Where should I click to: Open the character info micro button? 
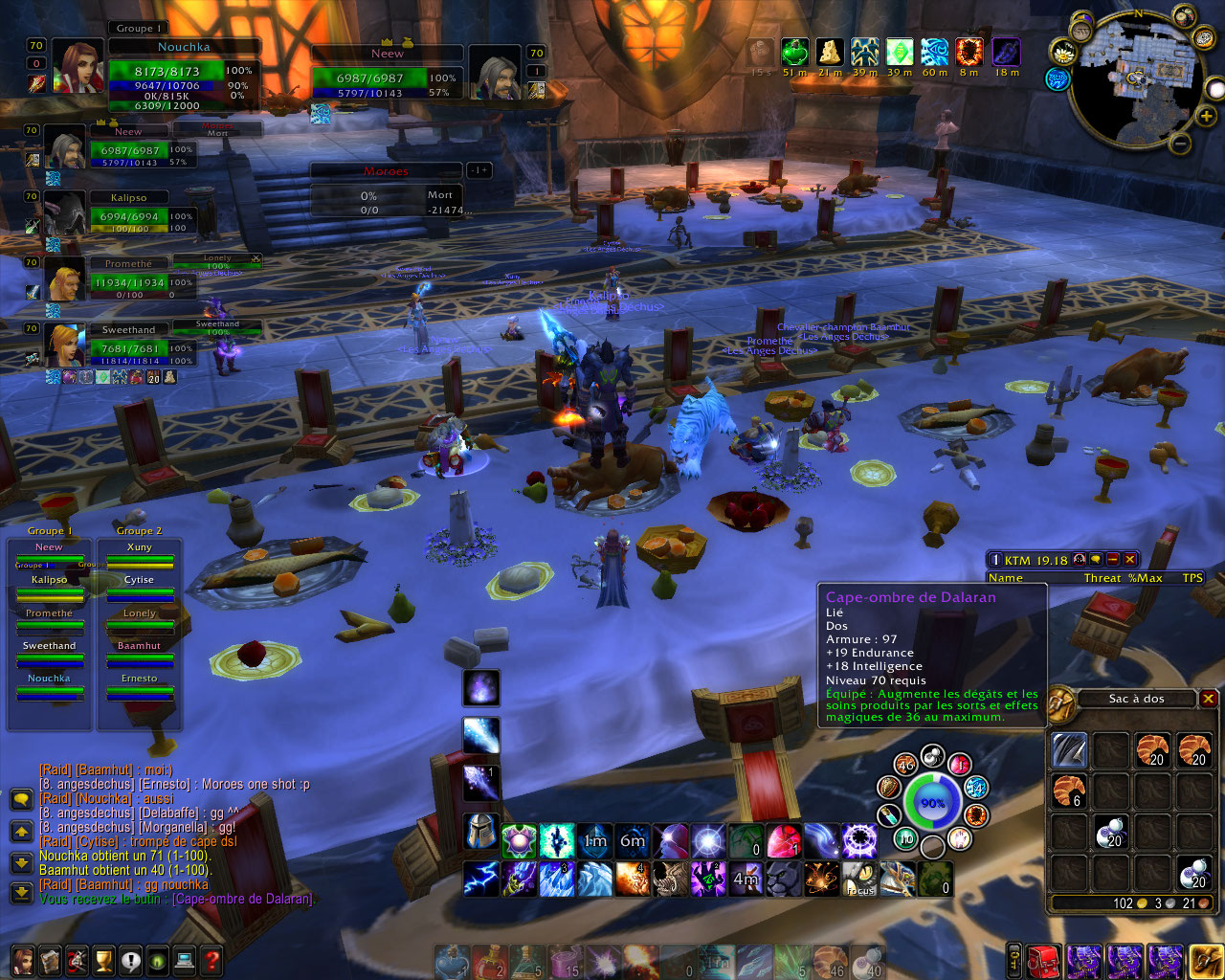pos(22,960)
